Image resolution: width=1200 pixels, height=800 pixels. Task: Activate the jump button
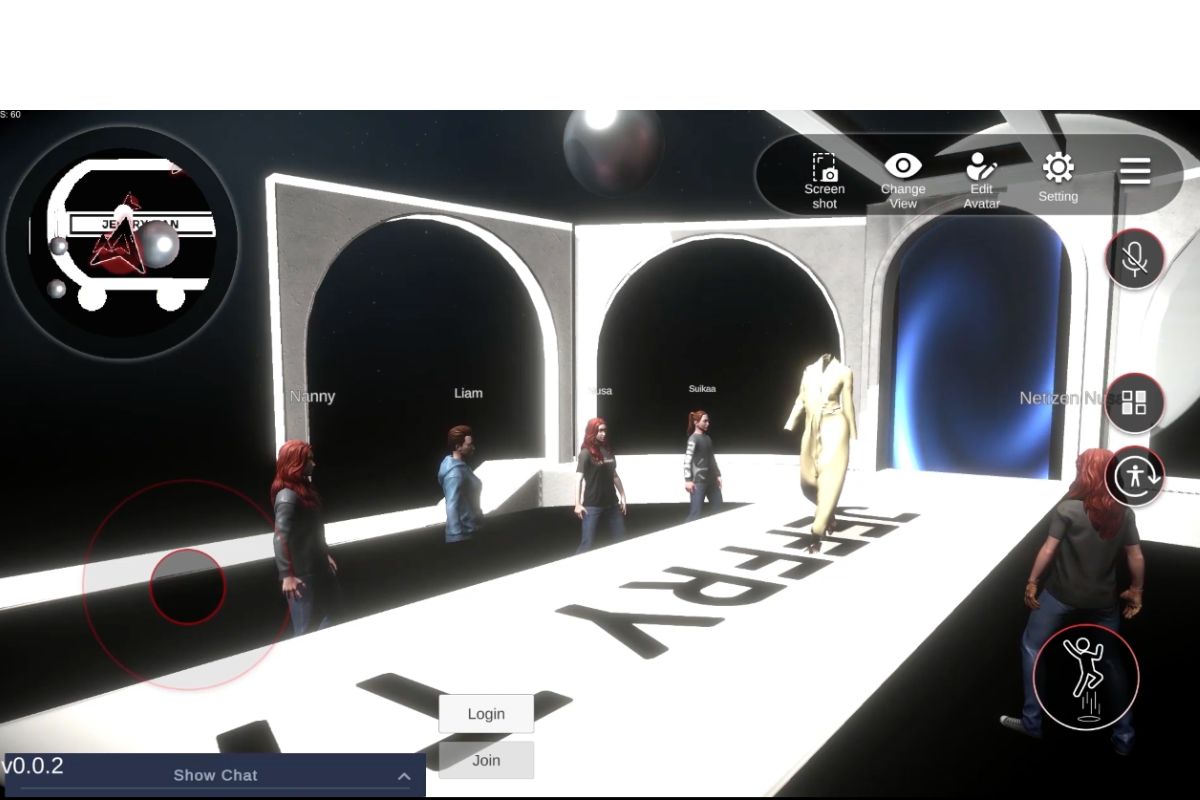(1085, 678)
